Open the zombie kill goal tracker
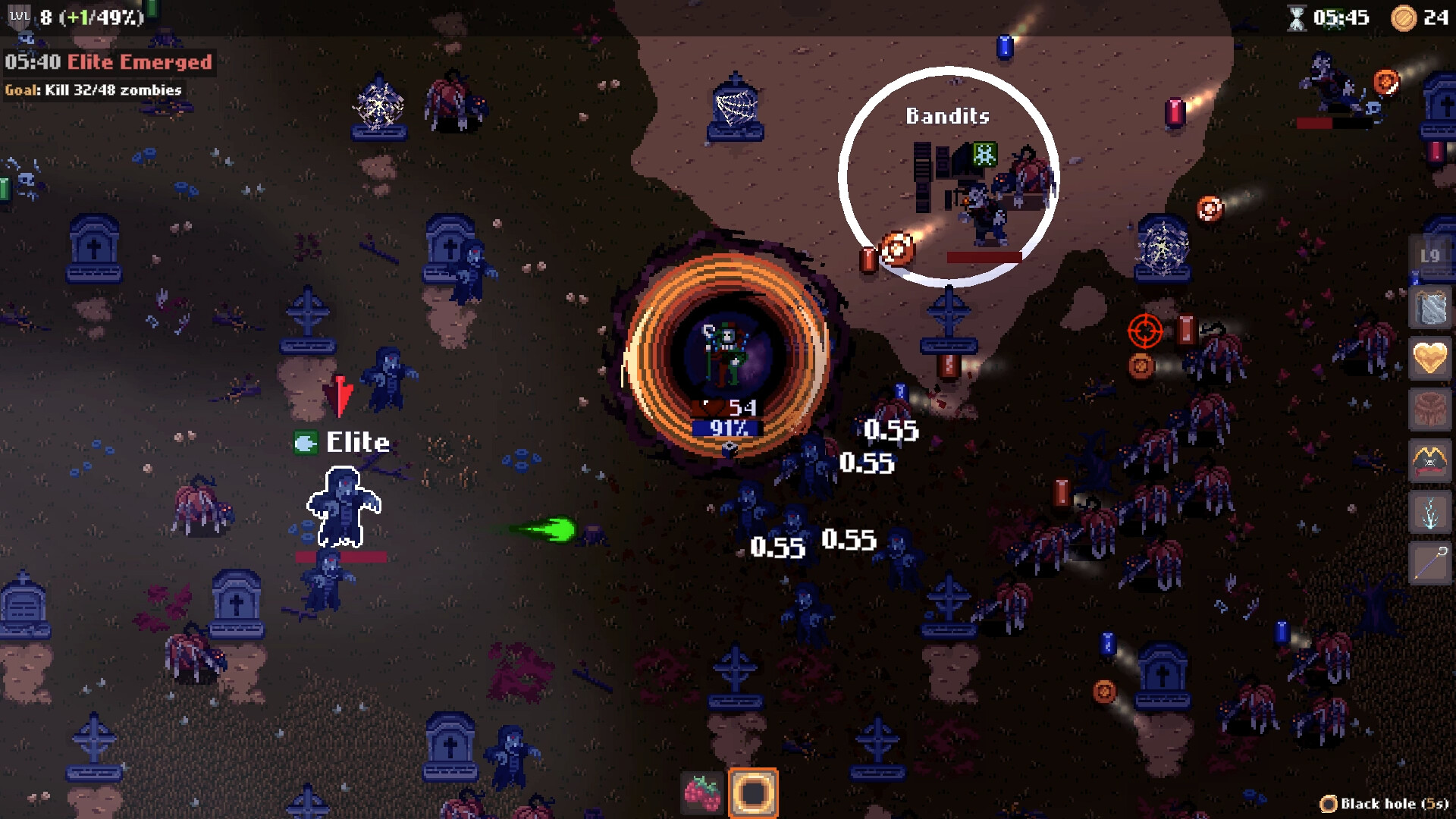This screenshot has width=1456, height=819. coord(93,90)
